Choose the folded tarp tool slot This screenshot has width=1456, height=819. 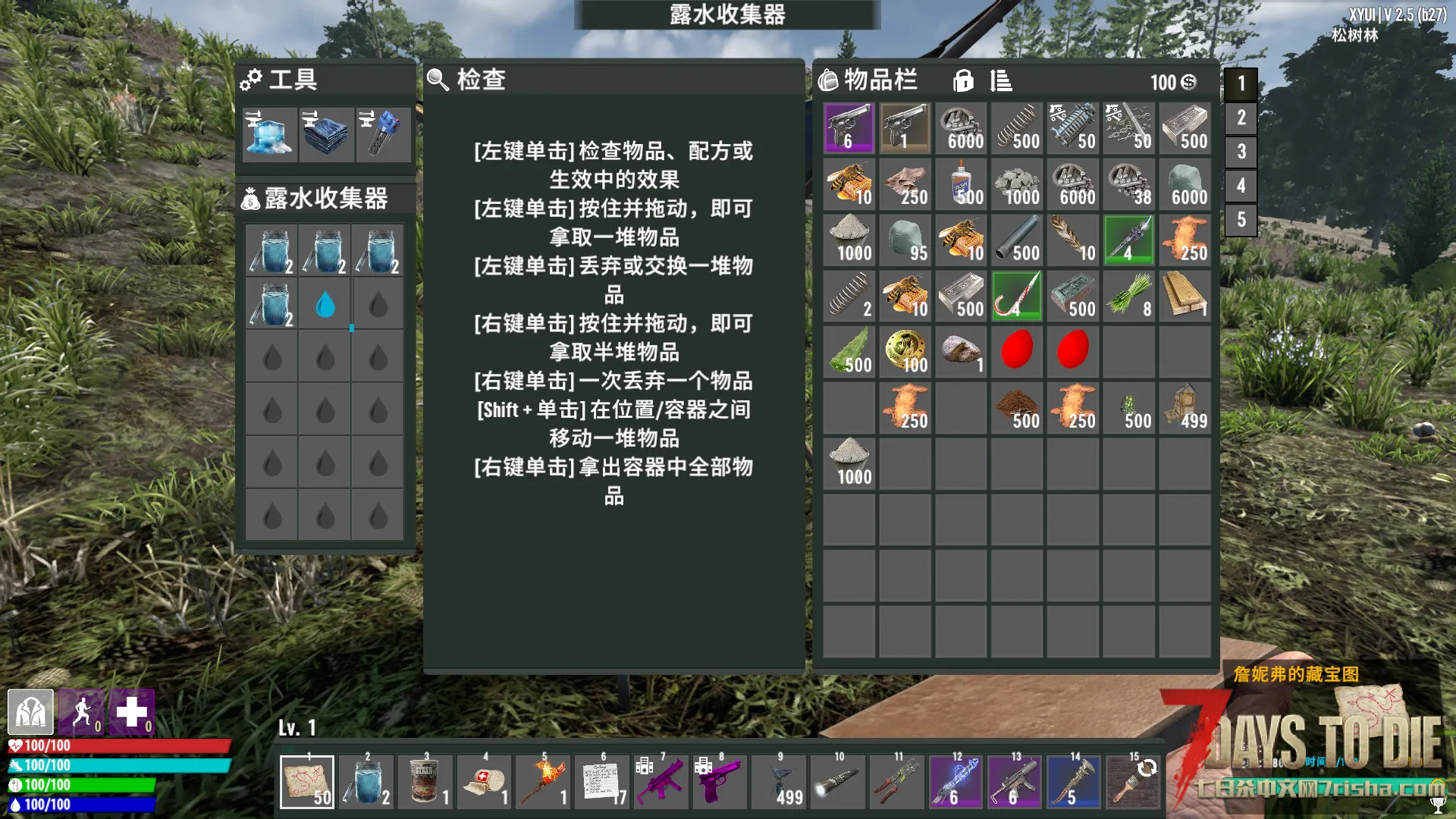pos(326,134)
